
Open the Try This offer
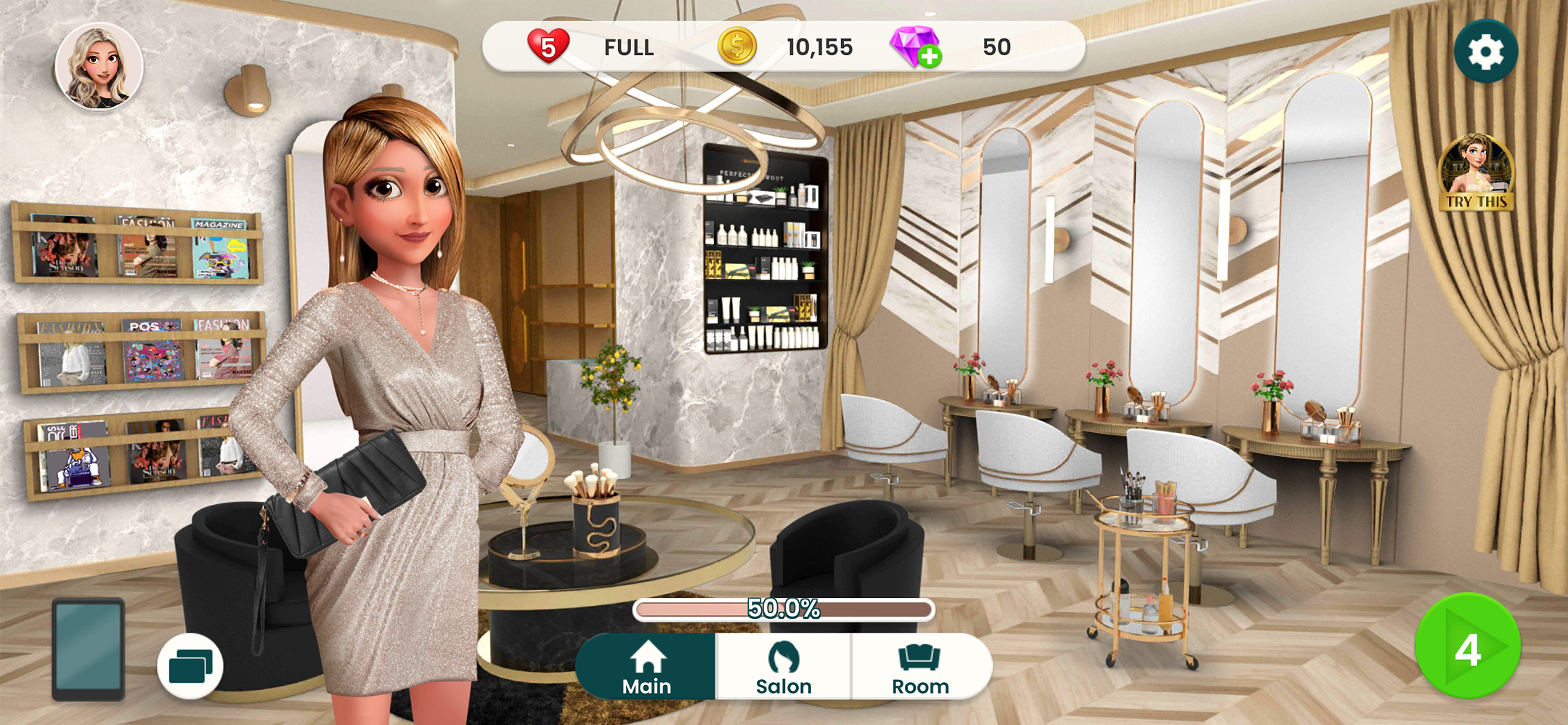click(1475, 173)
